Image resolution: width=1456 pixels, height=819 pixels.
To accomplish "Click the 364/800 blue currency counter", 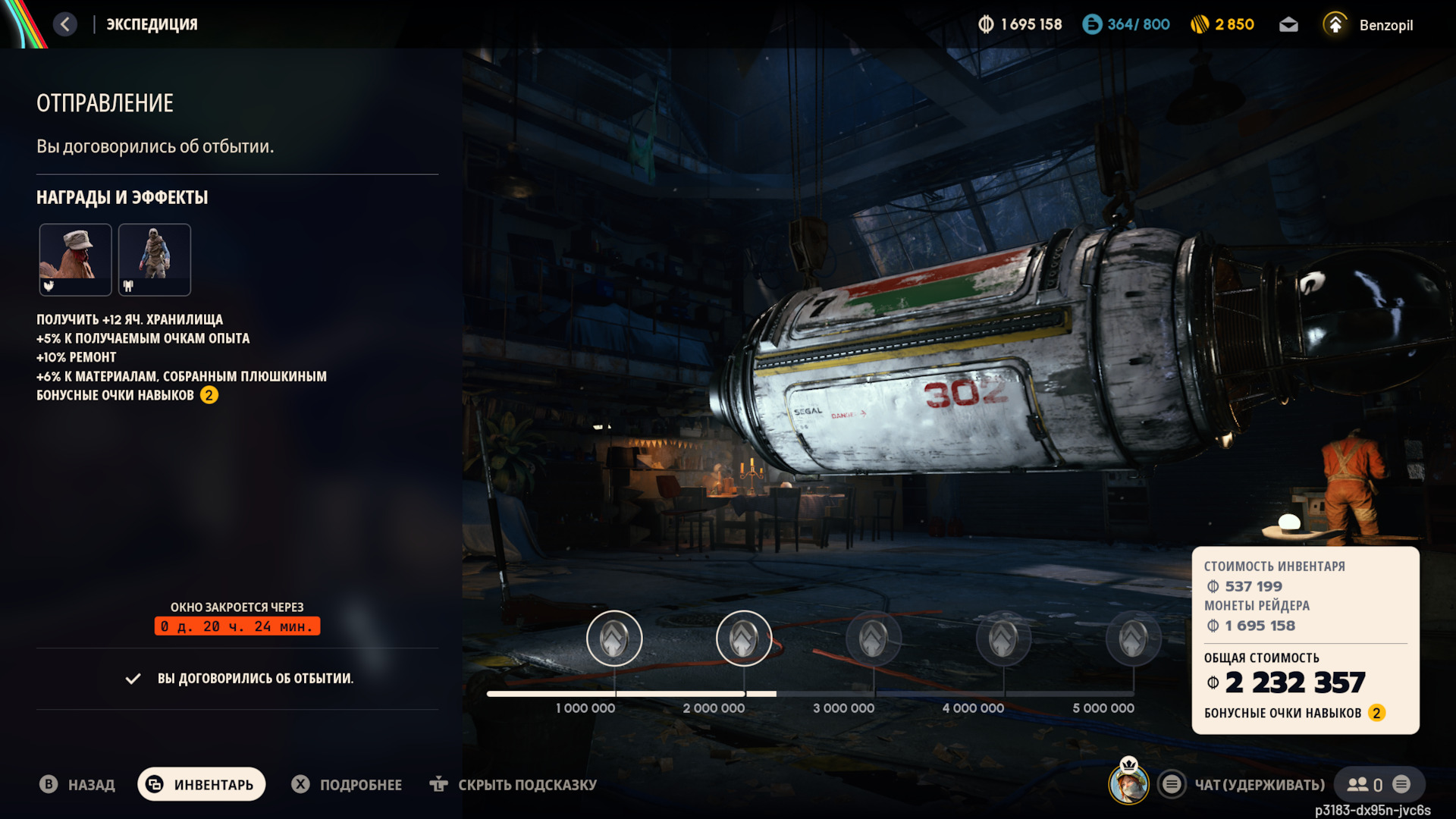I will (x=1126, y=25).
